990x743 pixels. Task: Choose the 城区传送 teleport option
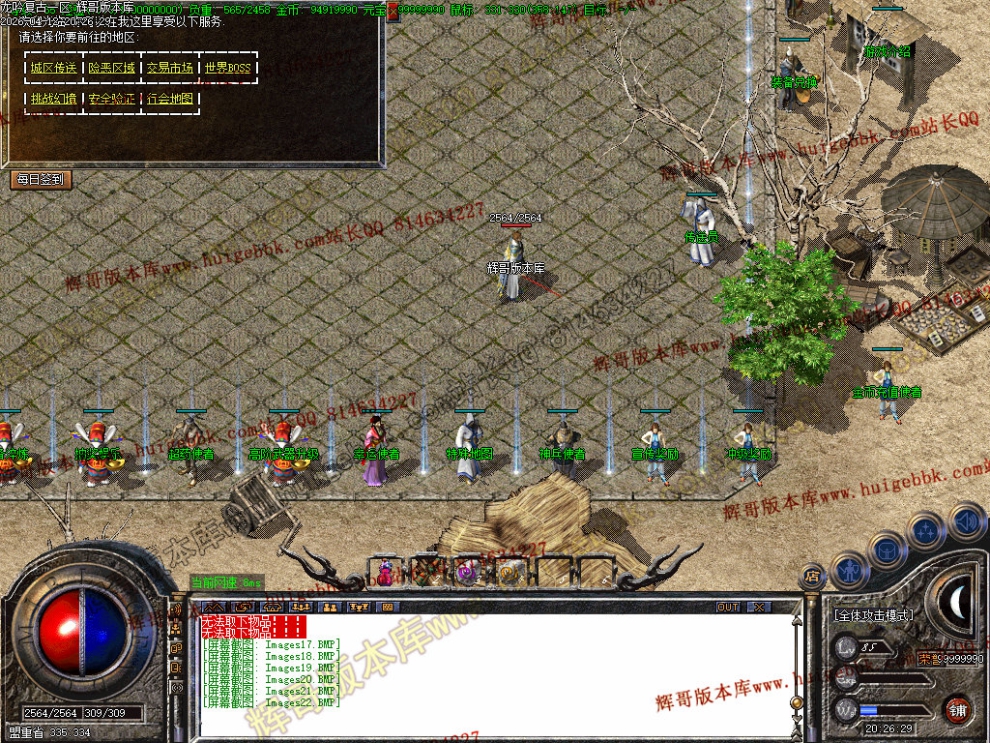click(53, 68)
